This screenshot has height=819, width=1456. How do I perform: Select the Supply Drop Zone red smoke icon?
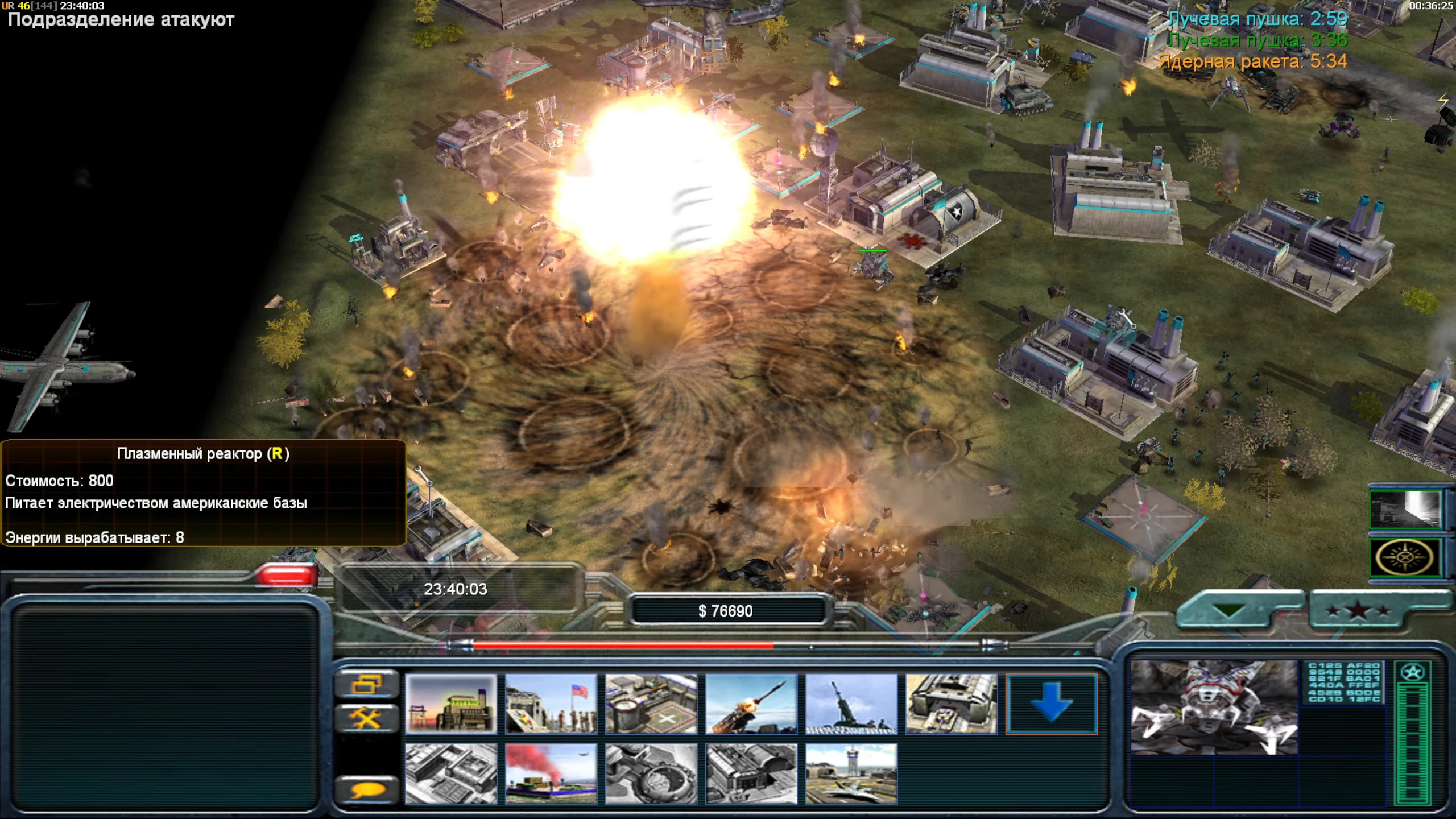(x=551, y=773)
